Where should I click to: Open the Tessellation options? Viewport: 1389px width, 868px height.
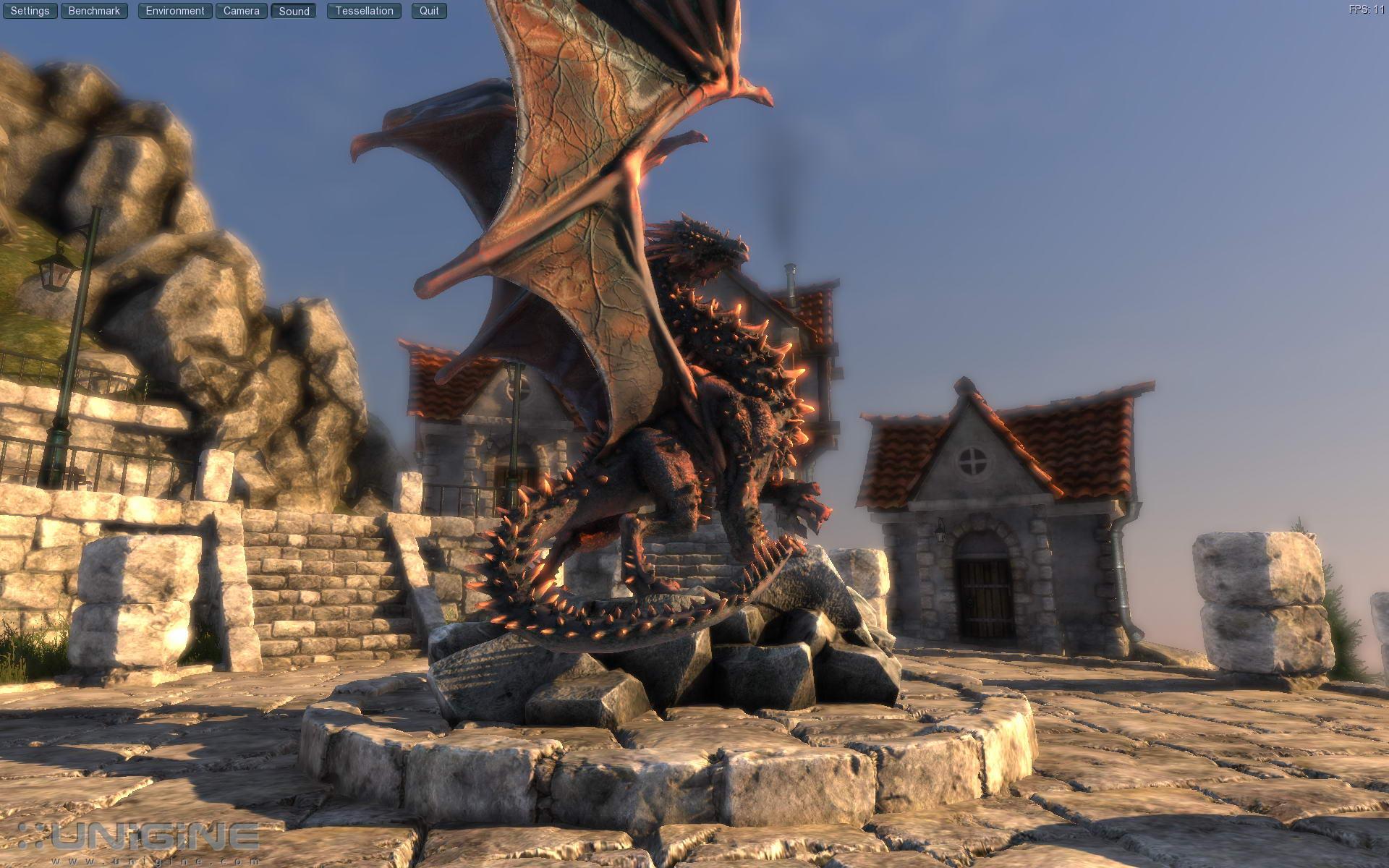[364, 11]
